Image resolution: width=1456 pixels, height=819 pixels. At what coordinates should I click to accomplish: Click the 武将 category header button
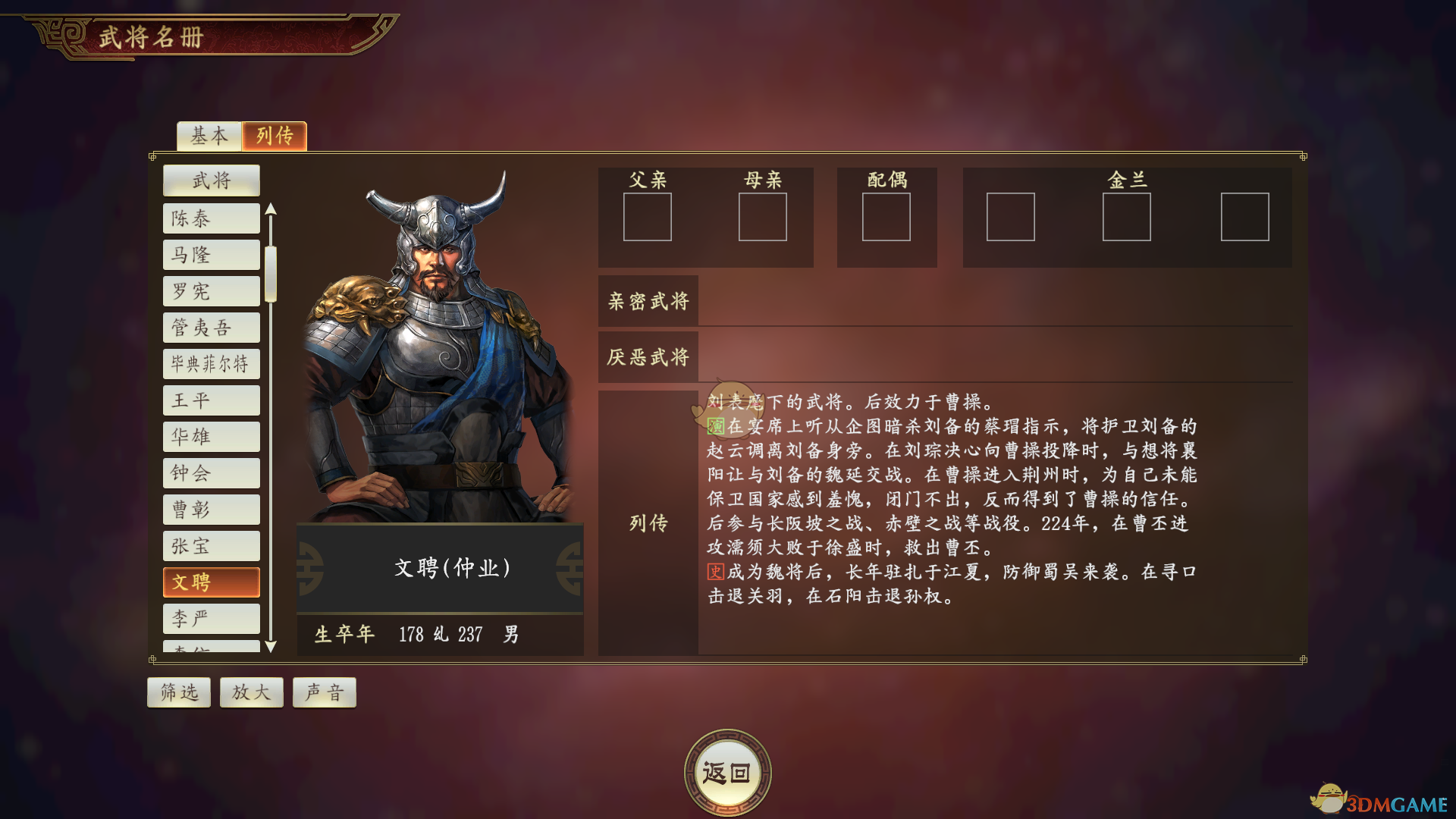(x=211, y=180)
